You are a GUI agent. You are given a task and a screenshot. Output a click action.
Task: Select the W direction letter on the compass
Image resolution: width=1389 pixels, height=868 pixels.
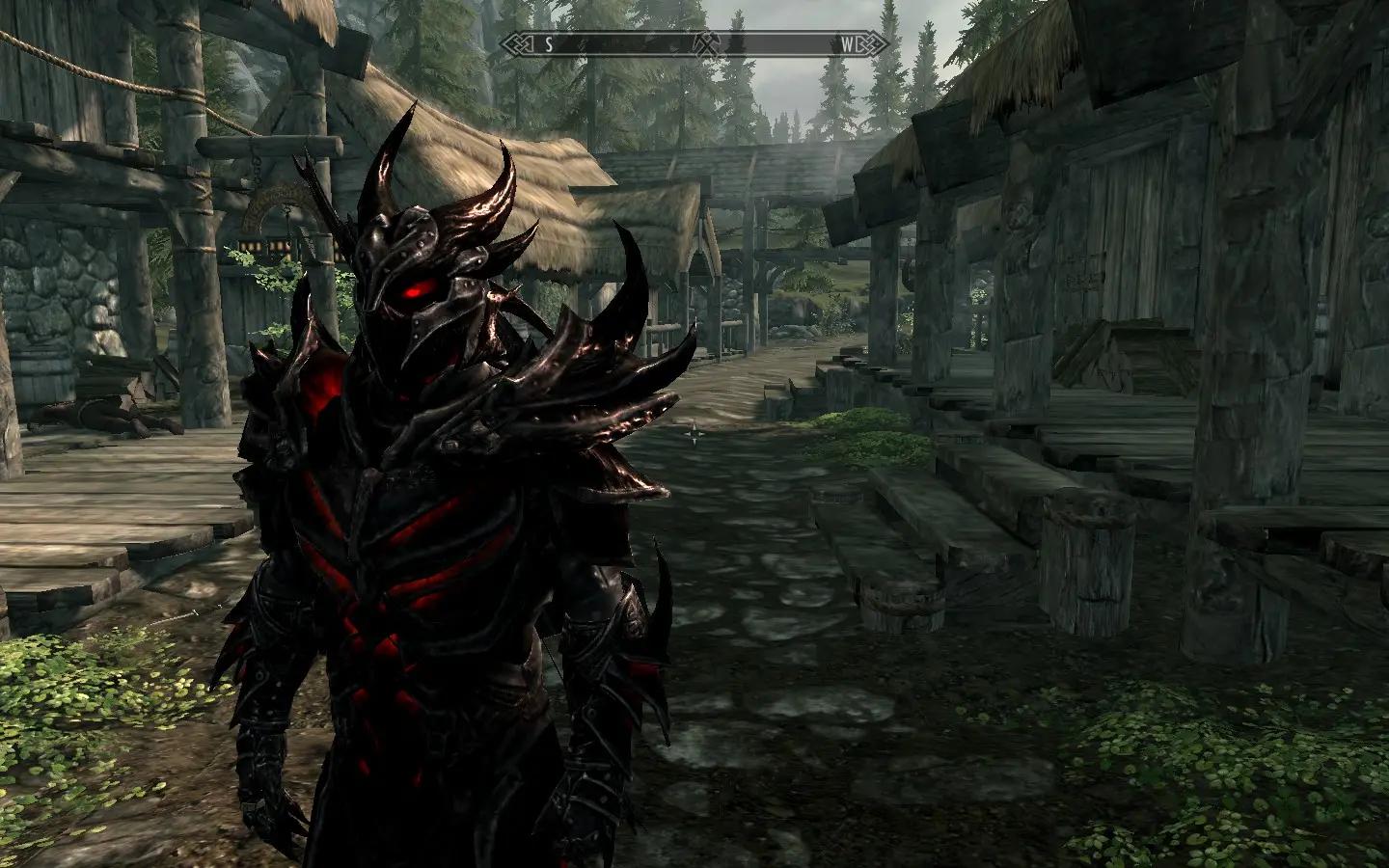coord(846,43)
